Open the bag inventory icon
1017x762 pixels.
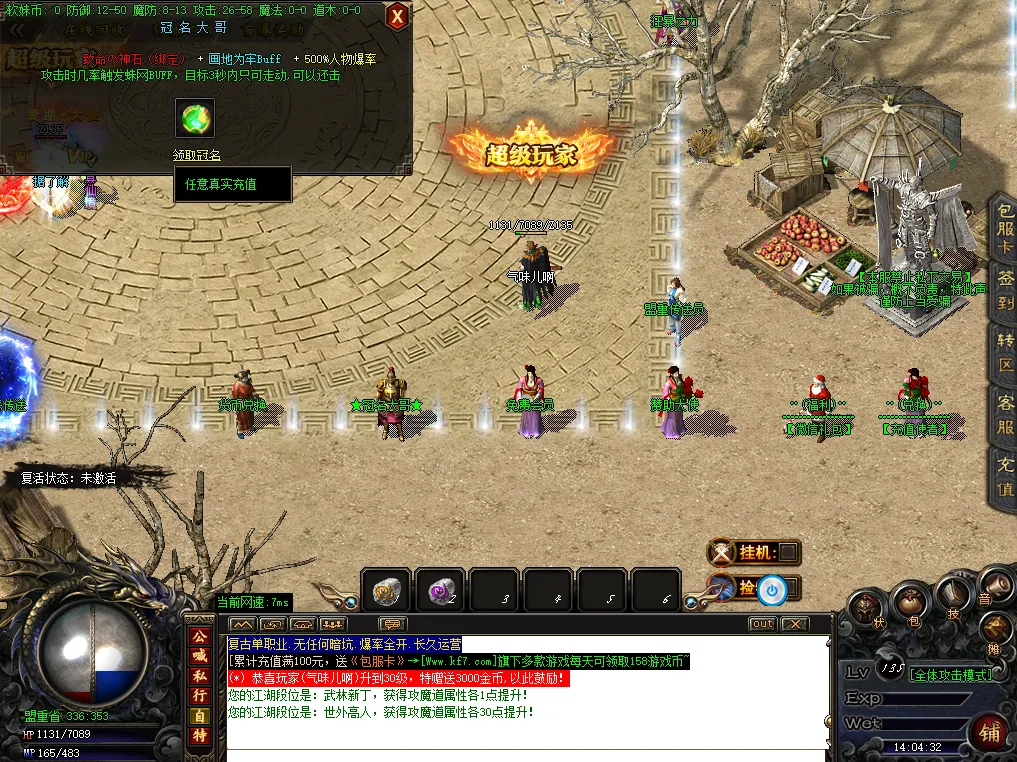tap(909, 602)
